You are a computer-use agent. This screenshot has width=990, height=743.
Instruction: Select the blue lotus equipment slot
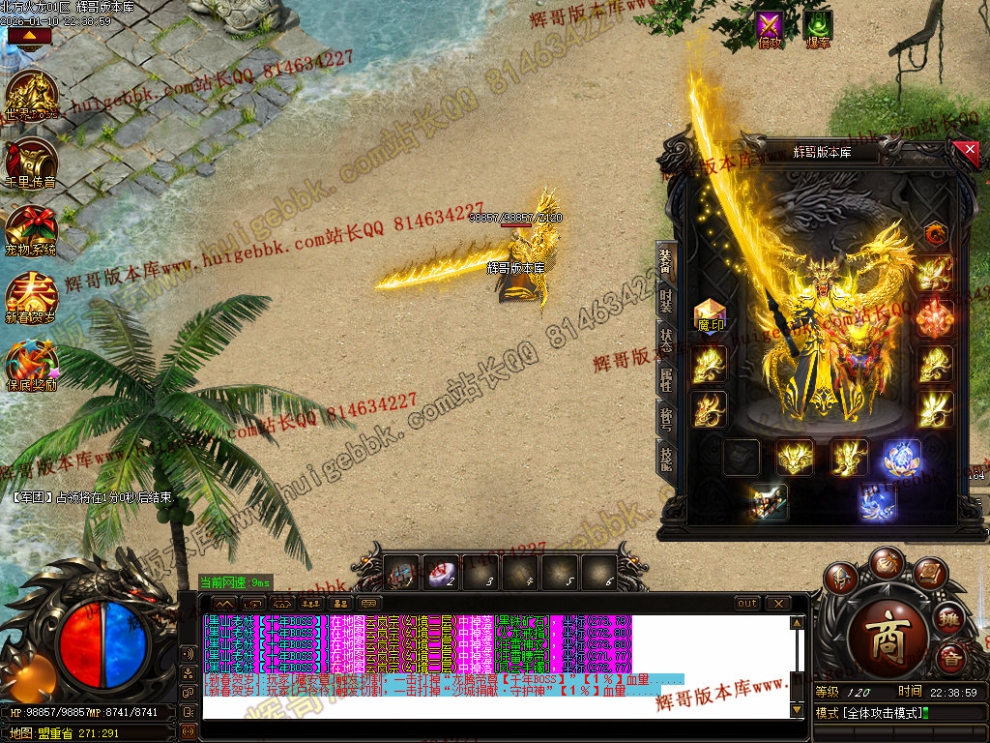pyautogui.click(x=902, y=458)
